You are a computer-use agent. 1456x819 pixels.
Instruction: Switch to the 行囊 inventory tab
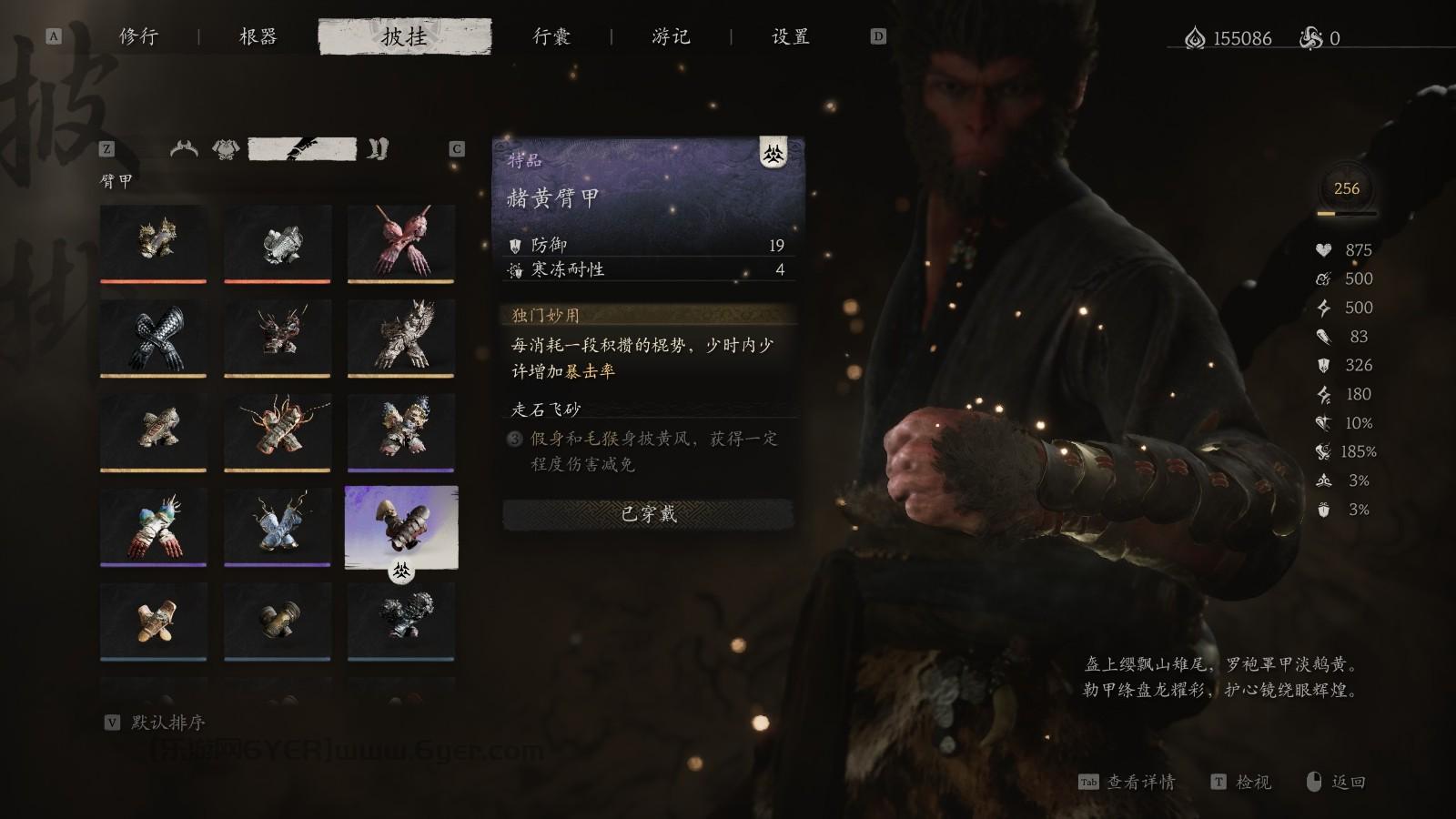coord(552,38)
